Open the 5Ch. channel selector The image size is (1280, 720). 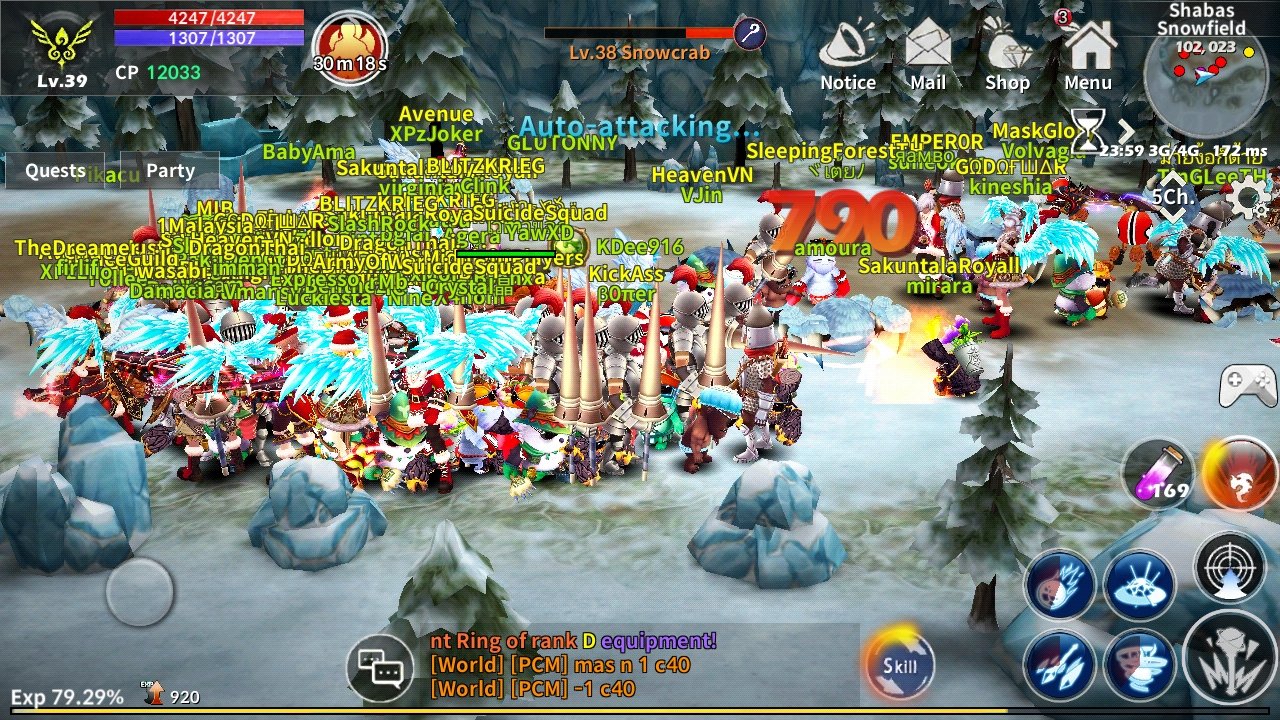[x=1172, y=196]
